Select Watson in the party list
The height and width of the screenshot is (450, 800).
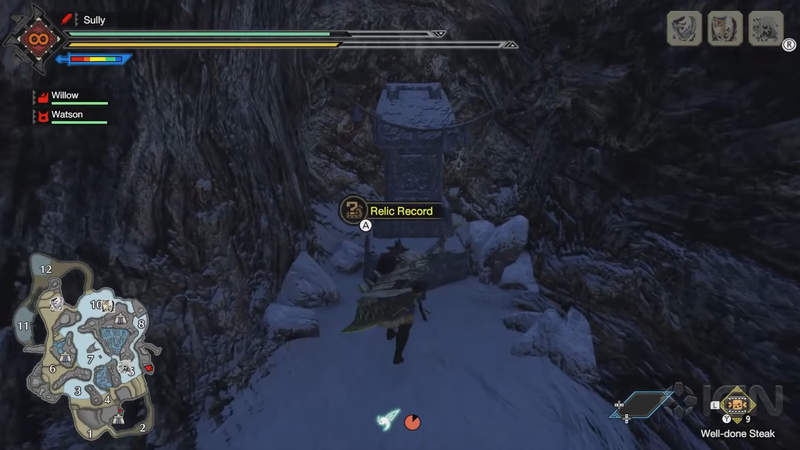[69, 116]
